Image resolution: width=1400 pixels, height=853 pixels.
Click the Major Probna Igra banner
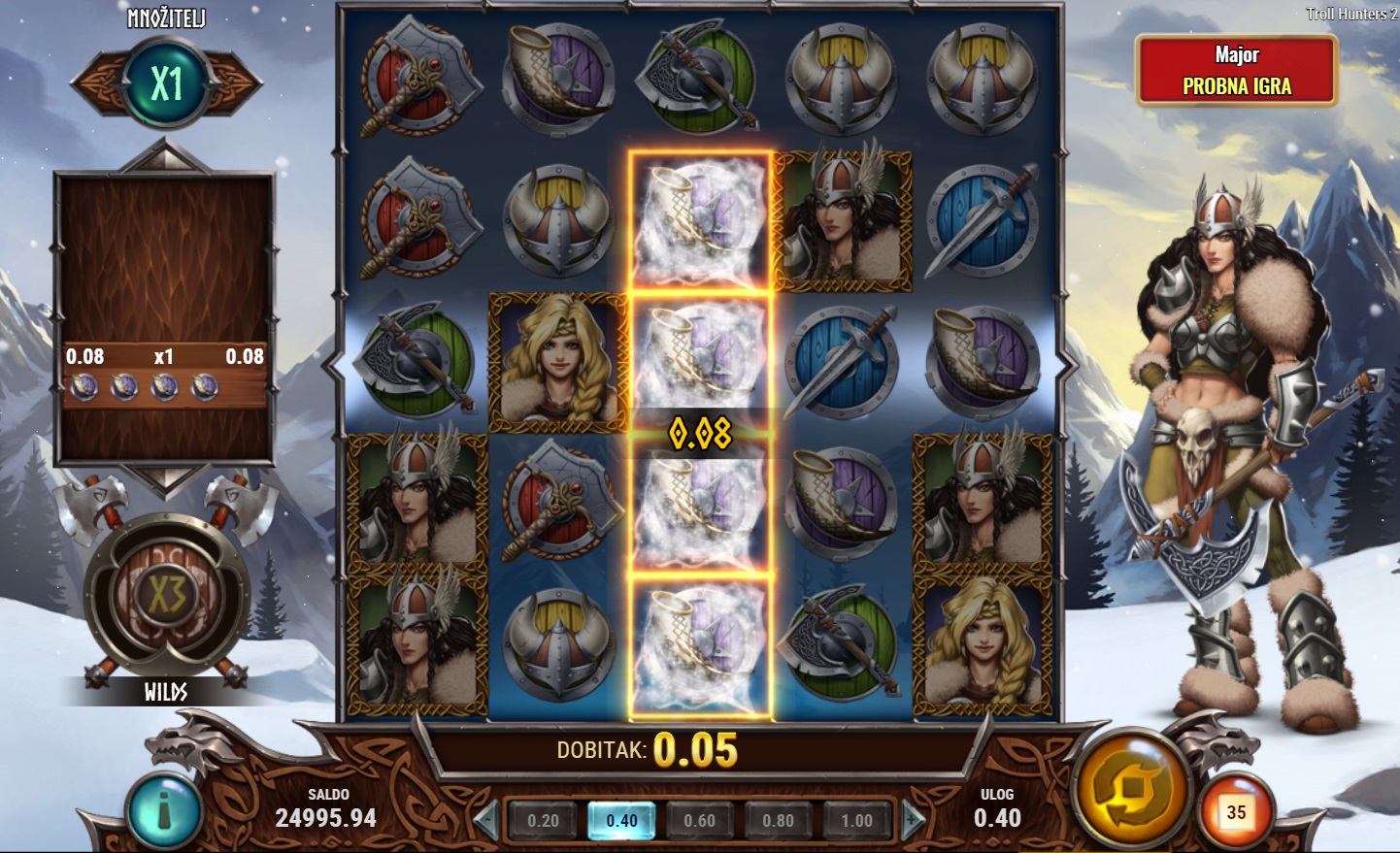tap(1237, 70)
